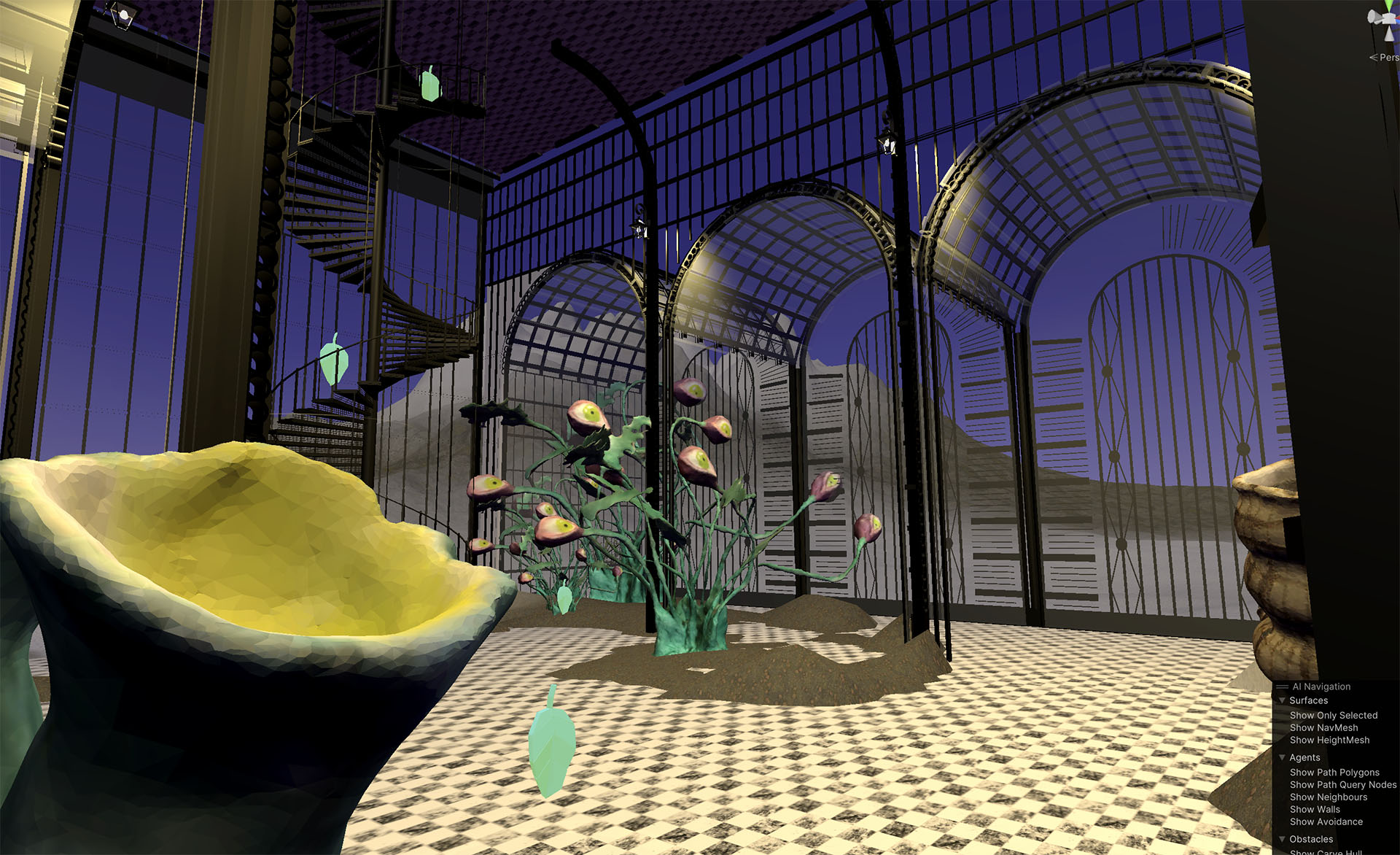Collapse the Surfaces section
Viewport: 1400px width, 855px height.
pos(1283,700)
